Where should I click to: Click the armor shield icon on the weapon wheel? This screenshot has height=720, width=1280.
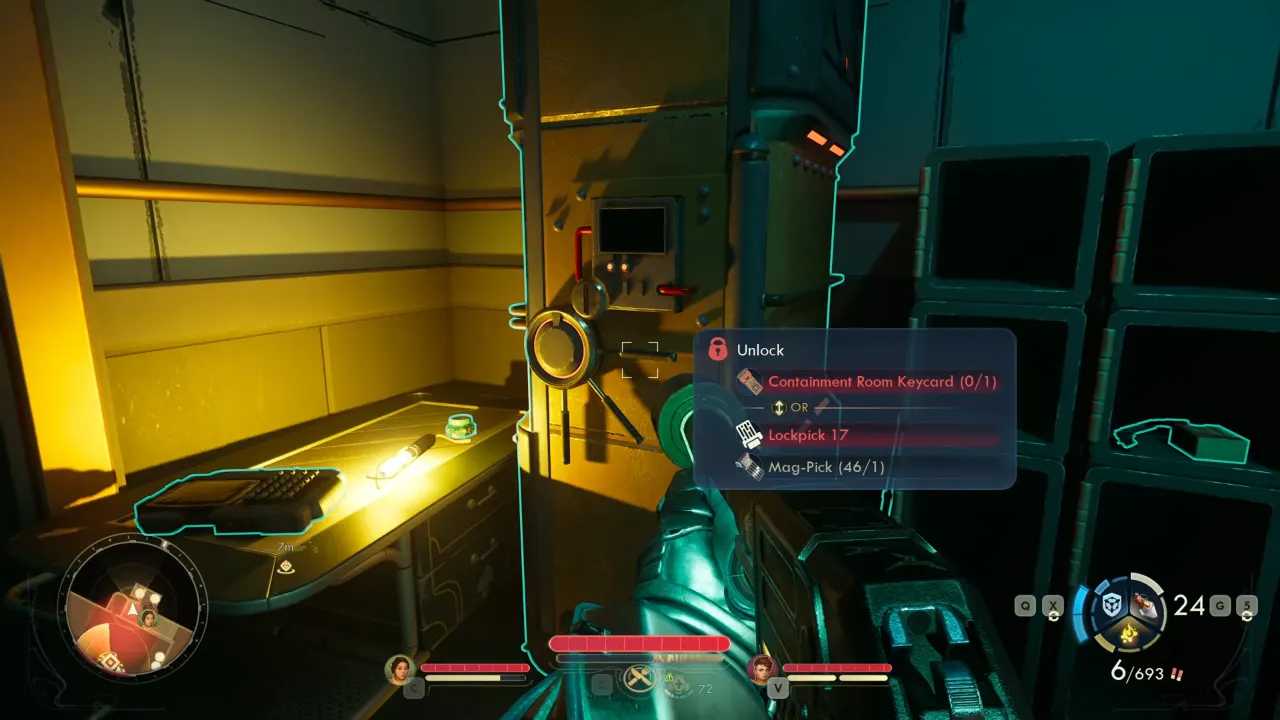point(1111,603)
